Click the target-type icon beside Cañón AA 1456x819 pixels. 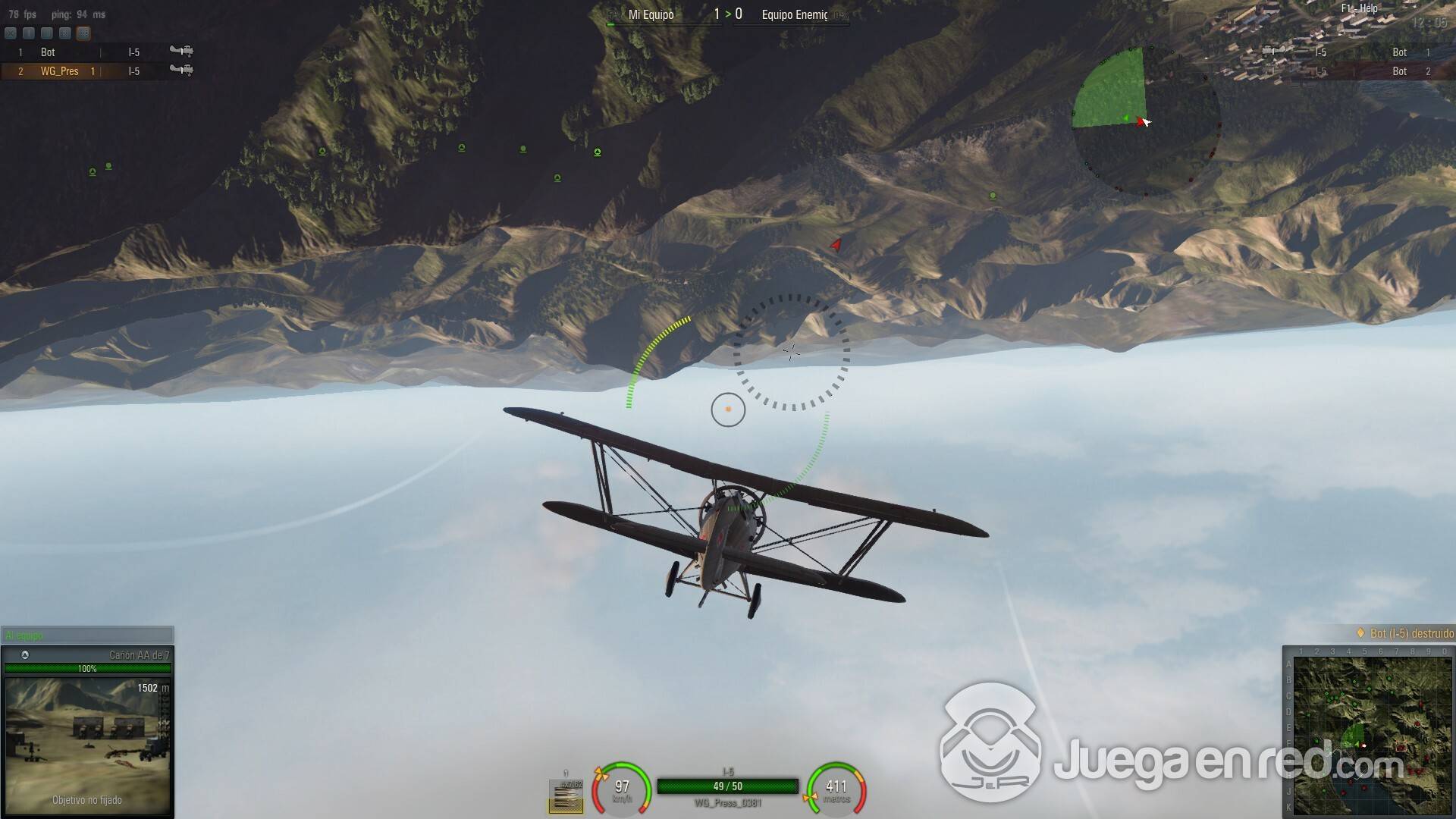coord(25,655)
